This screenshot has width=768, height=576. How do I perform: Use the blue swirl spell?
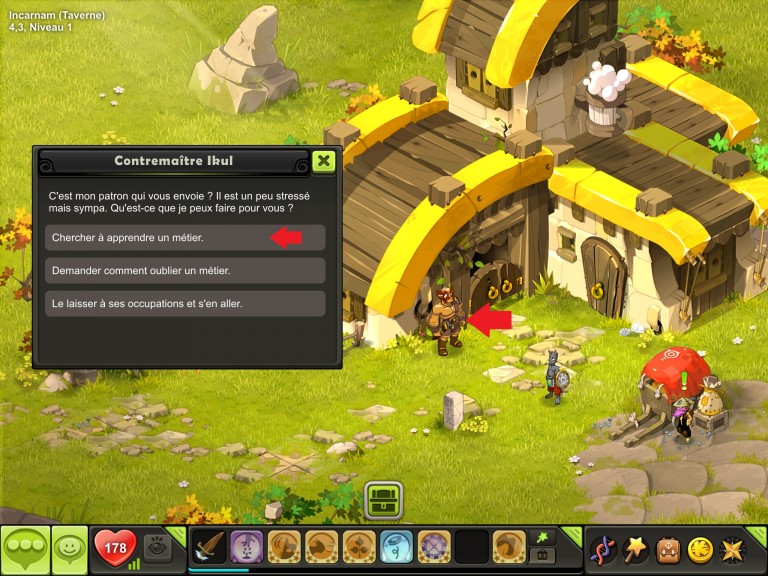396,548
